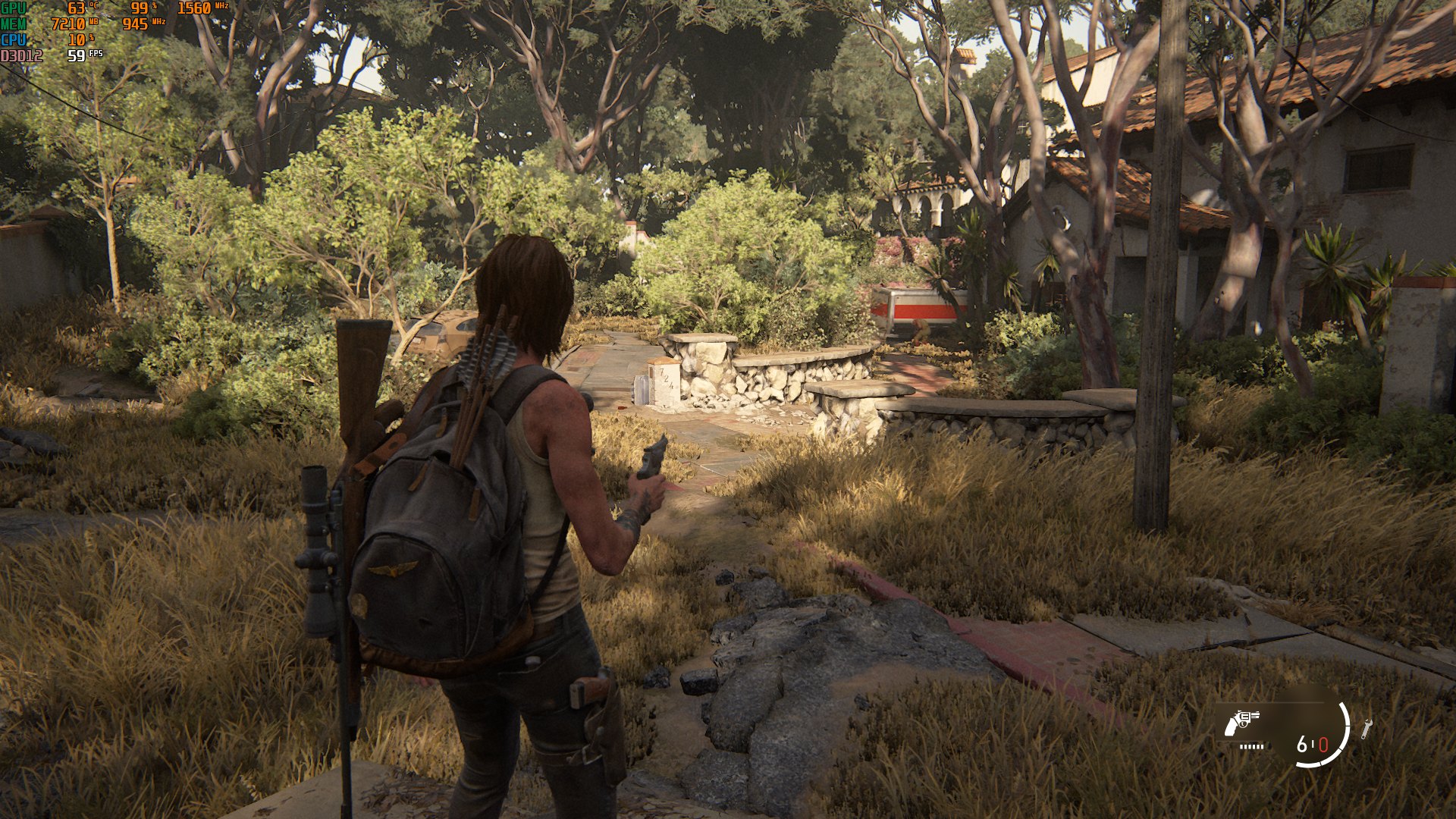This screenshot has width=1456, height=819.
Task: Select the revolver weapon icon
Action: (1241, 723)
